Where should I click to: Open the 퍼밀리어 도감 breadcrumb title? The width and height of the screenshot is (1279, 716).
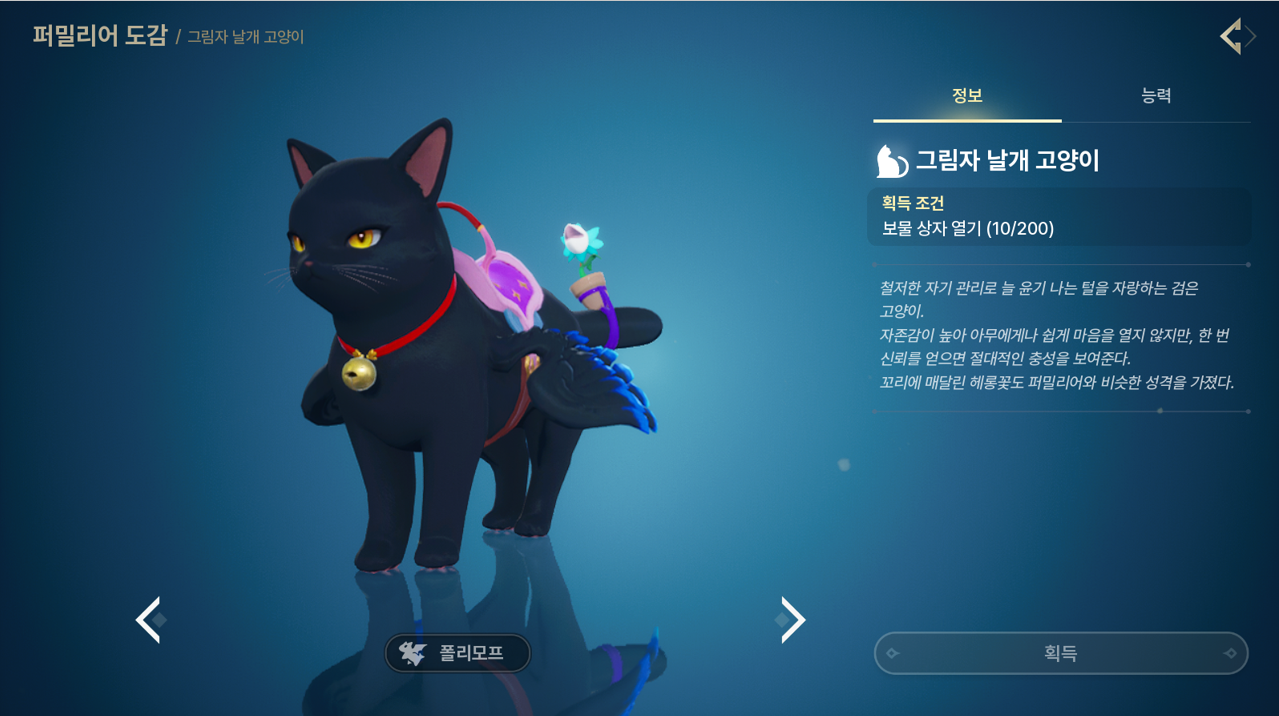click(99, 37)
